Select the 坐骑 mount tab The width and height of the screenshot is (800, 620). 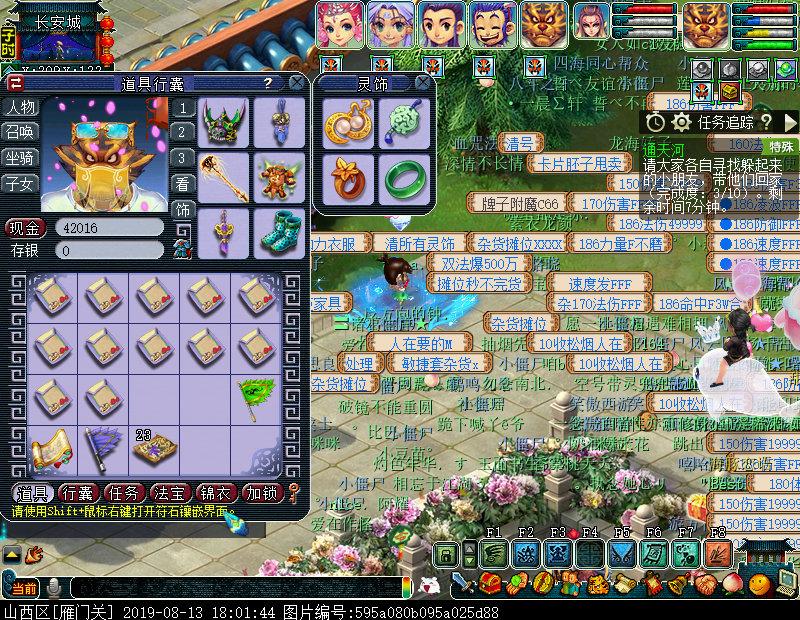[19, 158]
